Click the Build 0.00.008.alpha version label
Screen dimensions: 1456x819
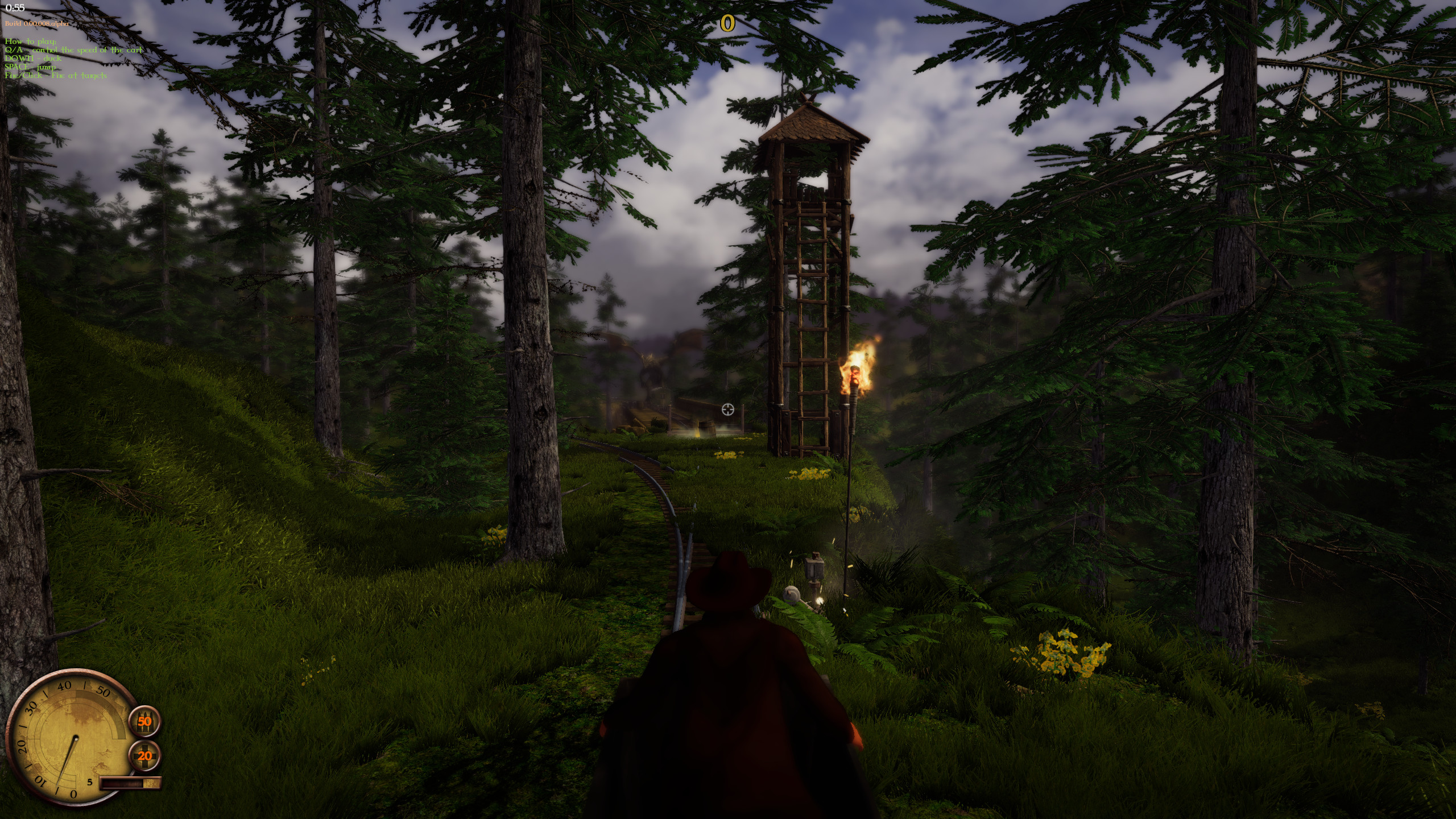pos(36,24)
